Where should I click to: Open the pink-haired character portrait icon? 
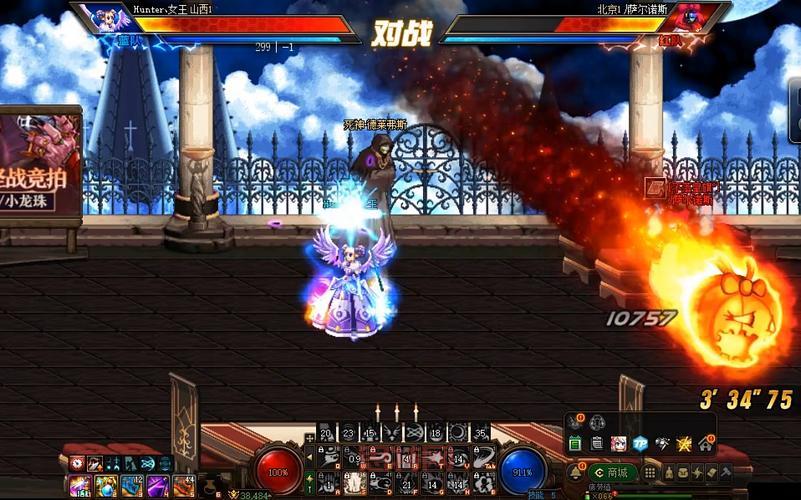pos(618,443)
